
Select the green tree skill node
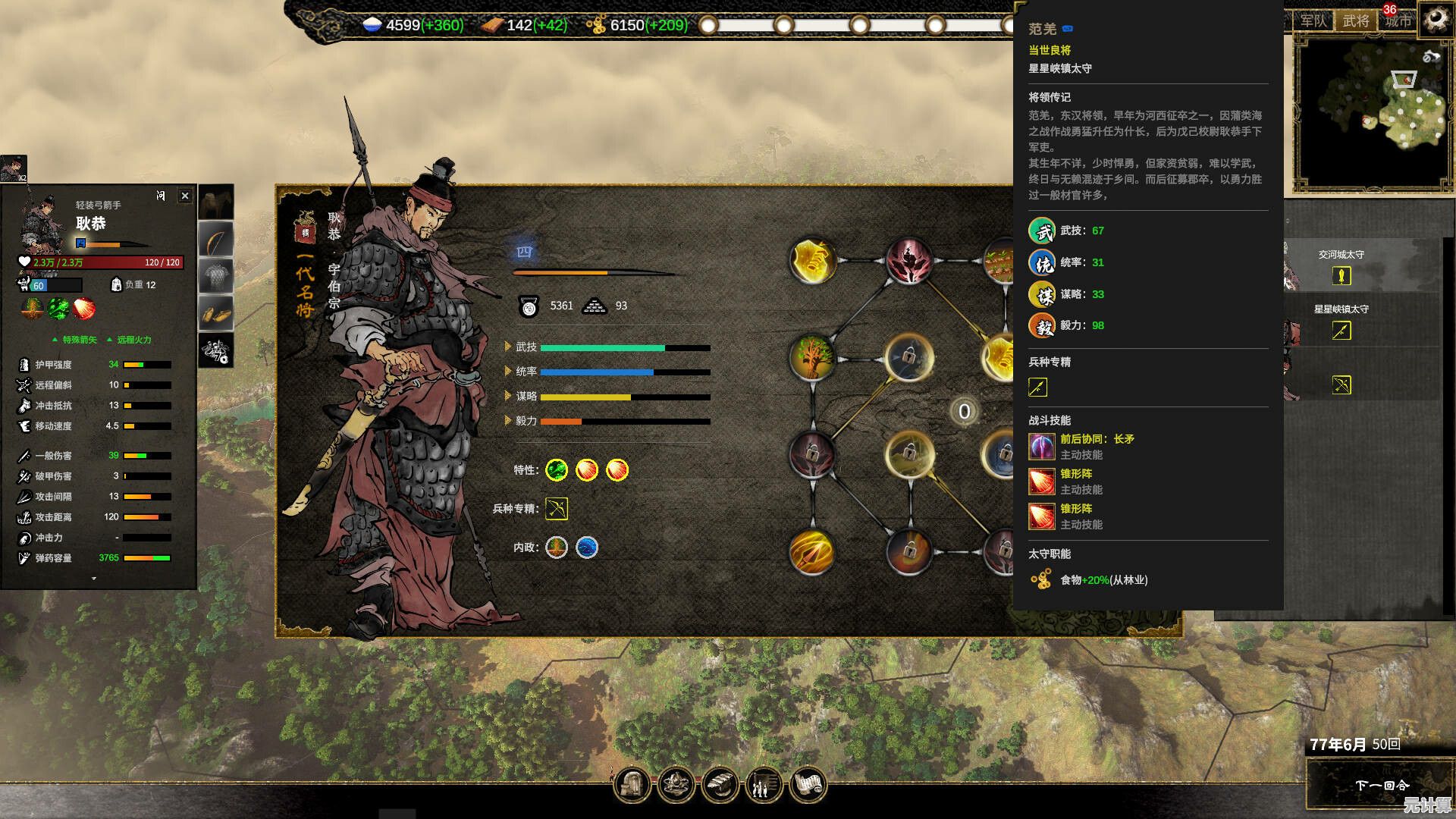tap(812, 357)
